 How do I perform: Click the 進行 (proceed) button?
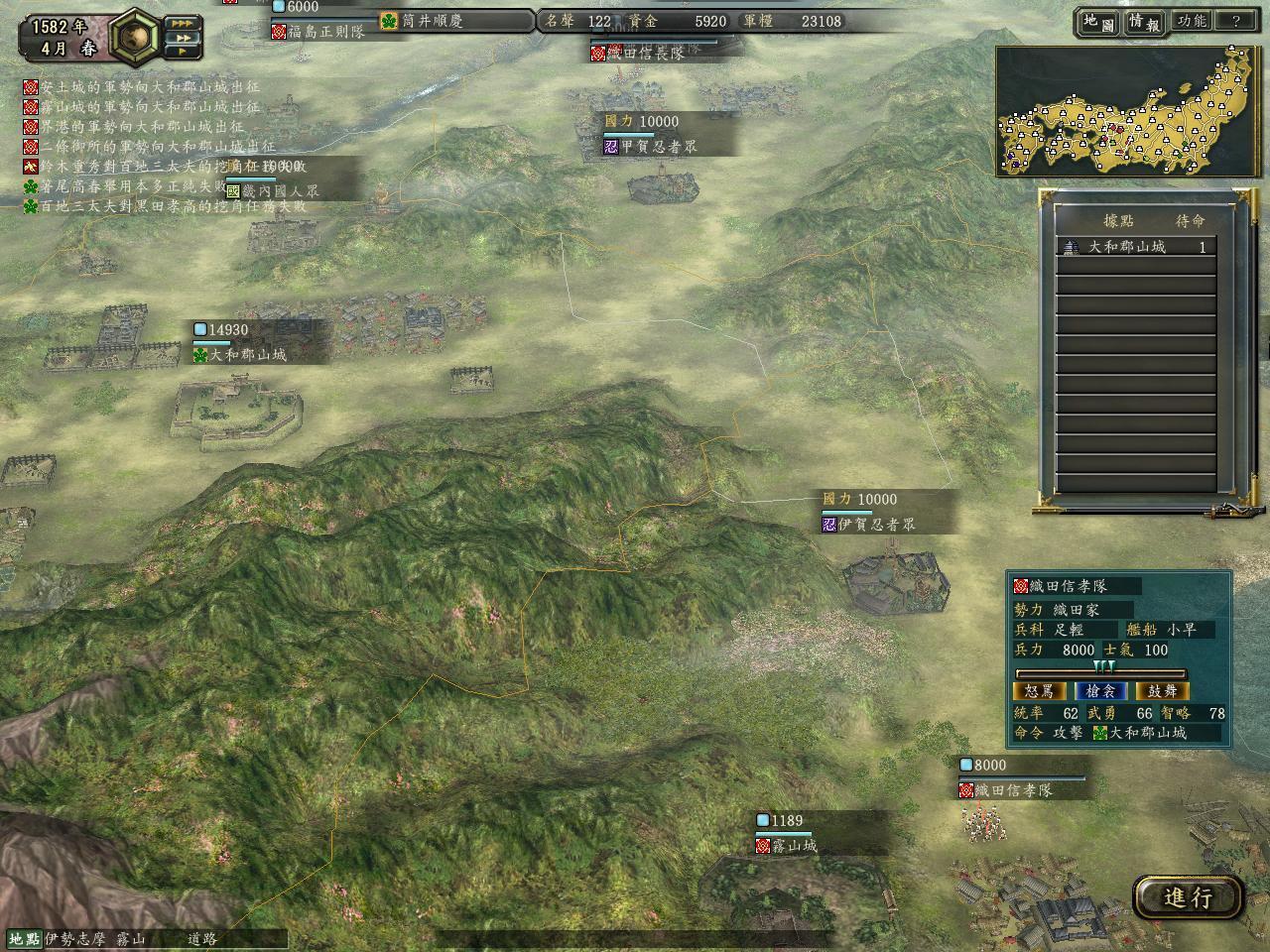pyautogui.click(x=1189, y=897)
